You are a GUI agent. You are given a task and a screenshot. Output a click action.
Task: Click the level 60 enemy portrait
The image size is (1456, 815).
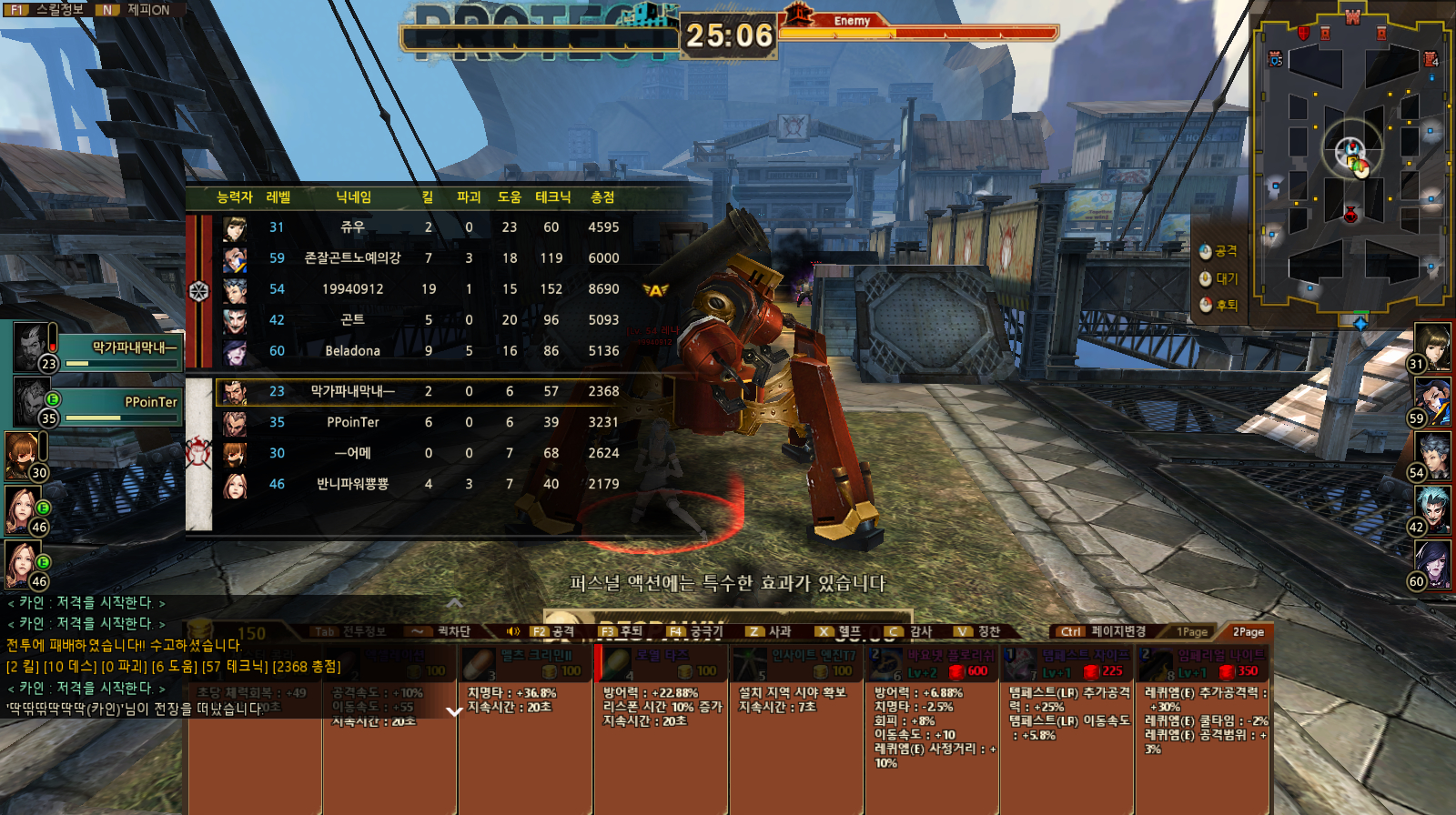(1431, 564)
